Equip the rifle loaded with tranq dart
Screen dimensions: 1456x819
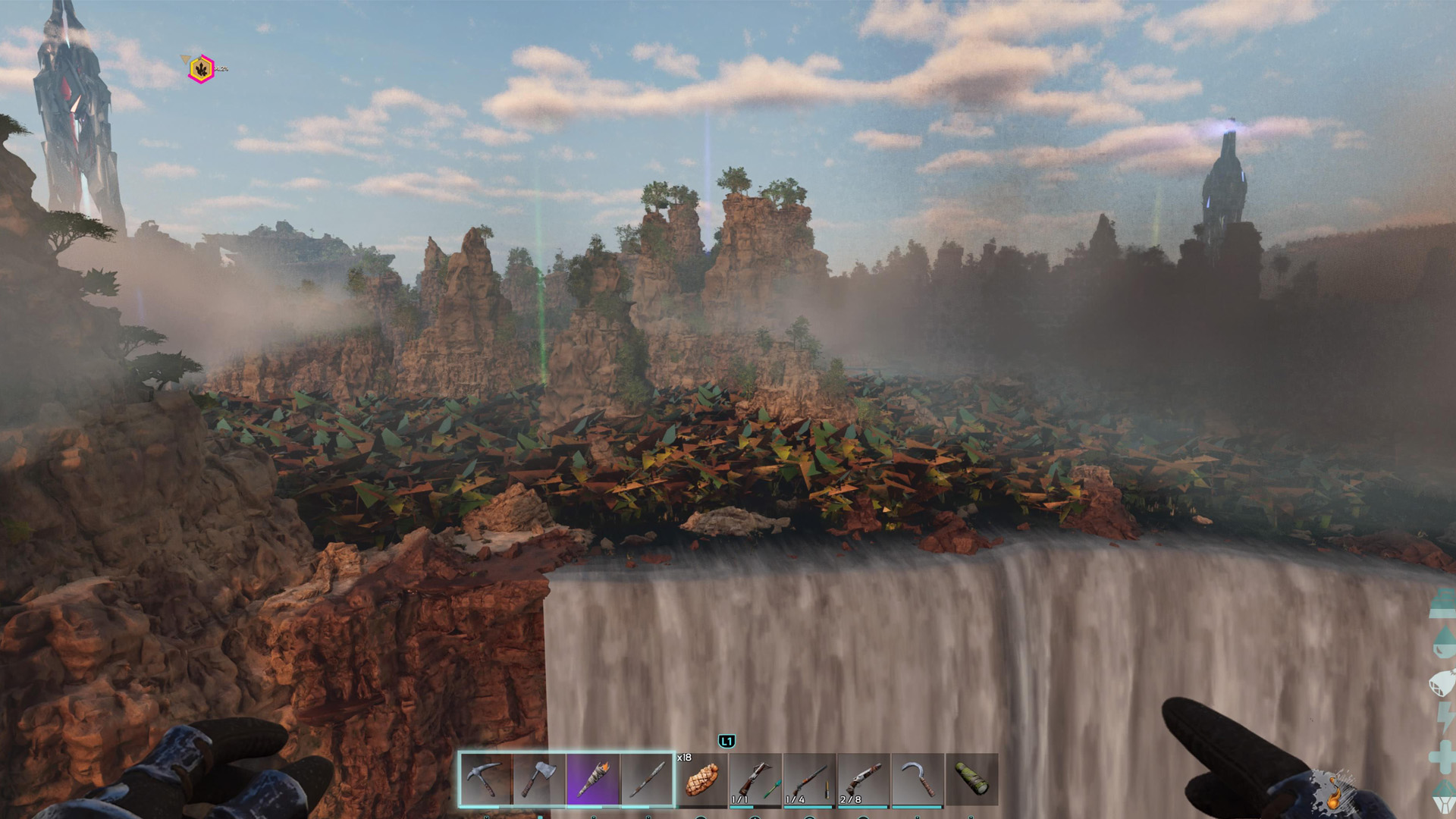click(755, 780)
